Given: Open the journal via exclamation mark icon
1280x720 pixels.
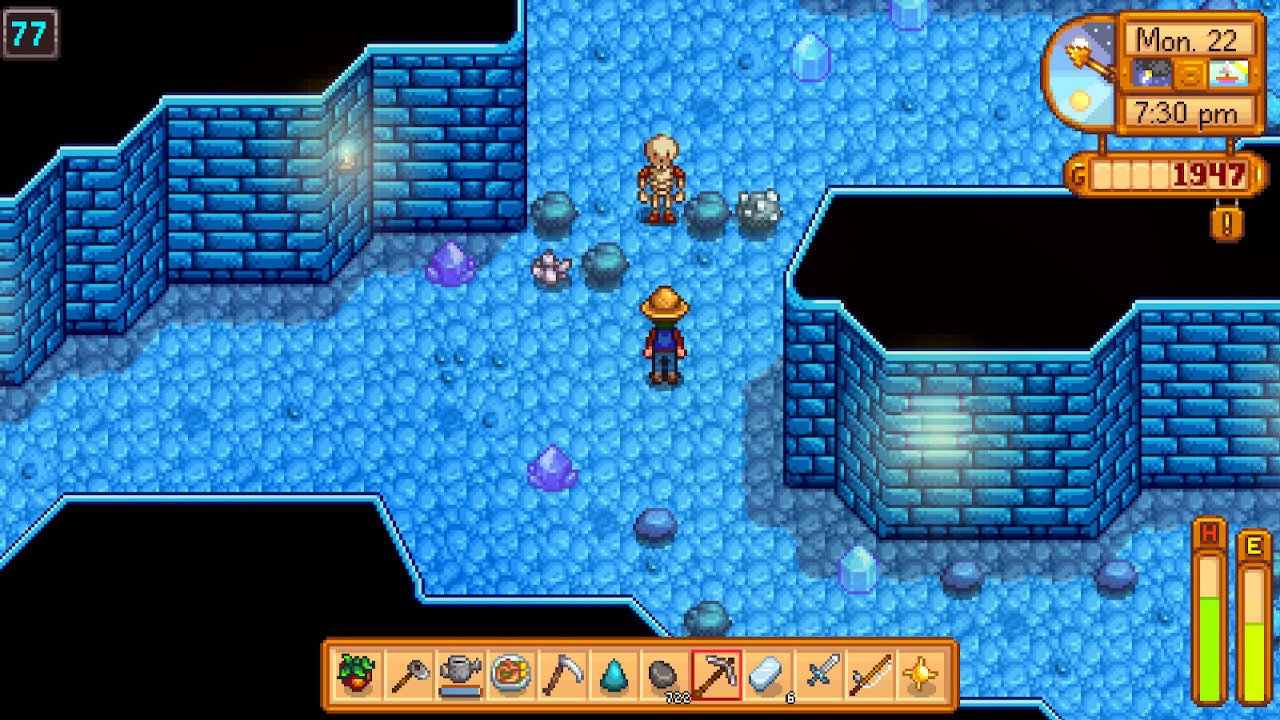Looking at the screenshot, I should (1227, 221).
